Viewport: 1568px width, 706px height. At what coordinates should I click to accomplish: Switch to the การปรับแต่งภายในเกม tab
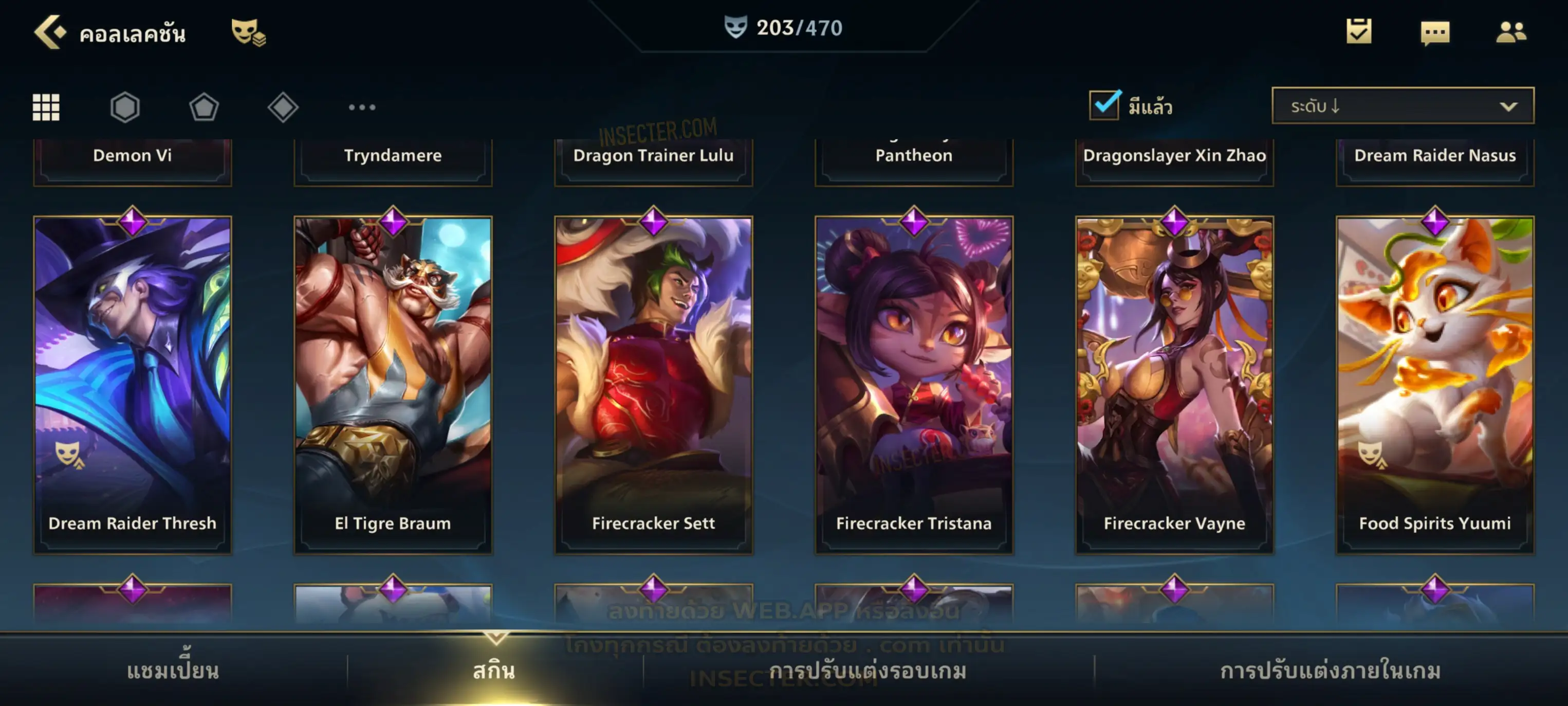(1330, 671)
